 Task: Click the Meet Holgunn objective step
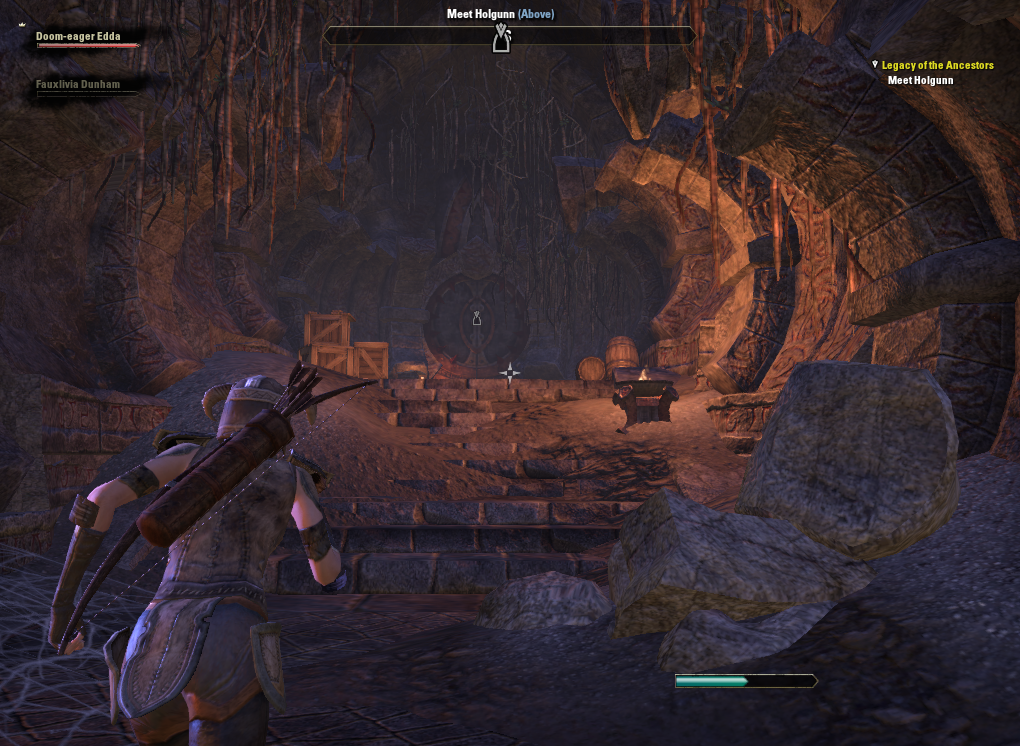920,81
